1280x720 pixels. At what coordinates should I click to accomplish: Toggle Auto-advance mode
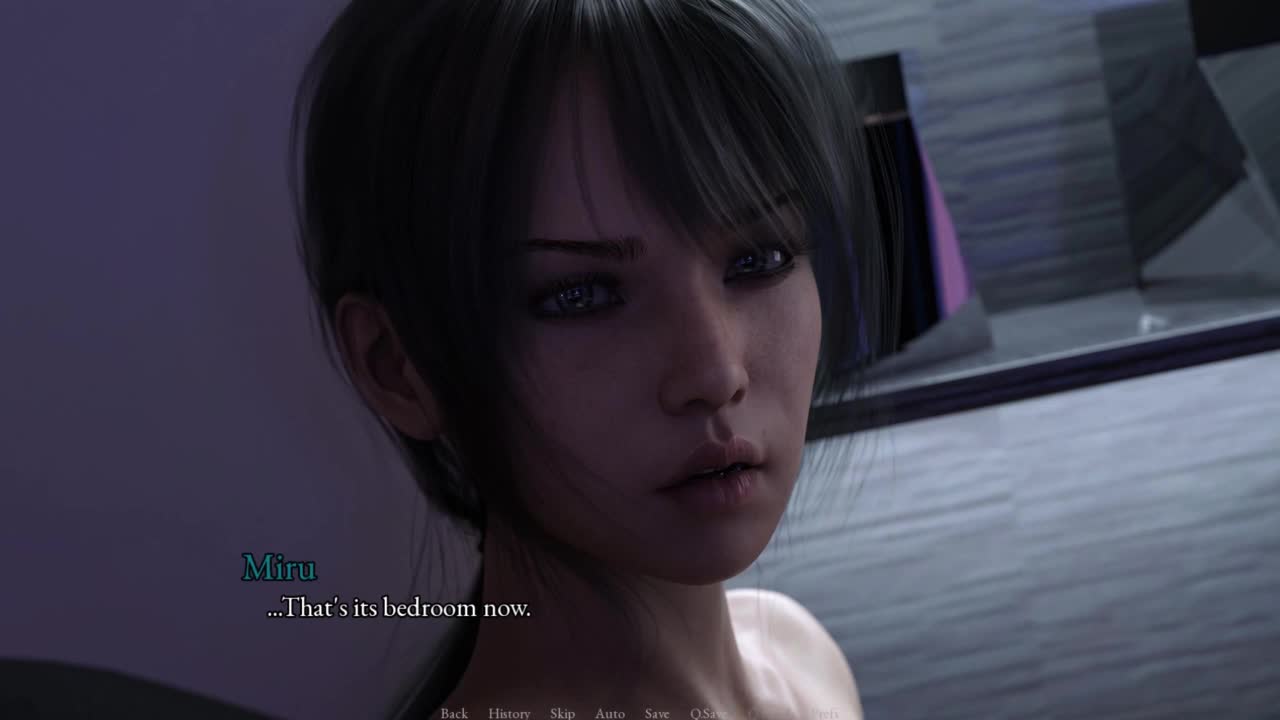[x=610, y=713]
